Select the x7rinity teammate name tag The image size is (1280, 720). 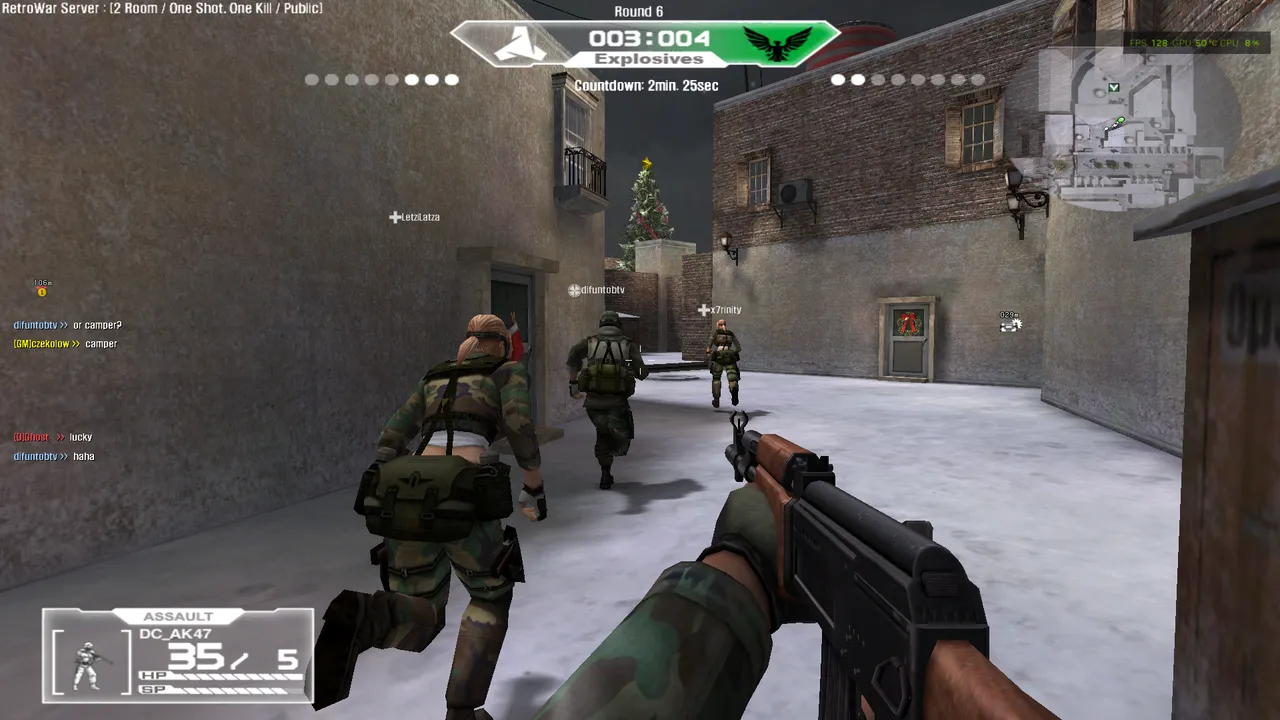click(x=720, y=310)
